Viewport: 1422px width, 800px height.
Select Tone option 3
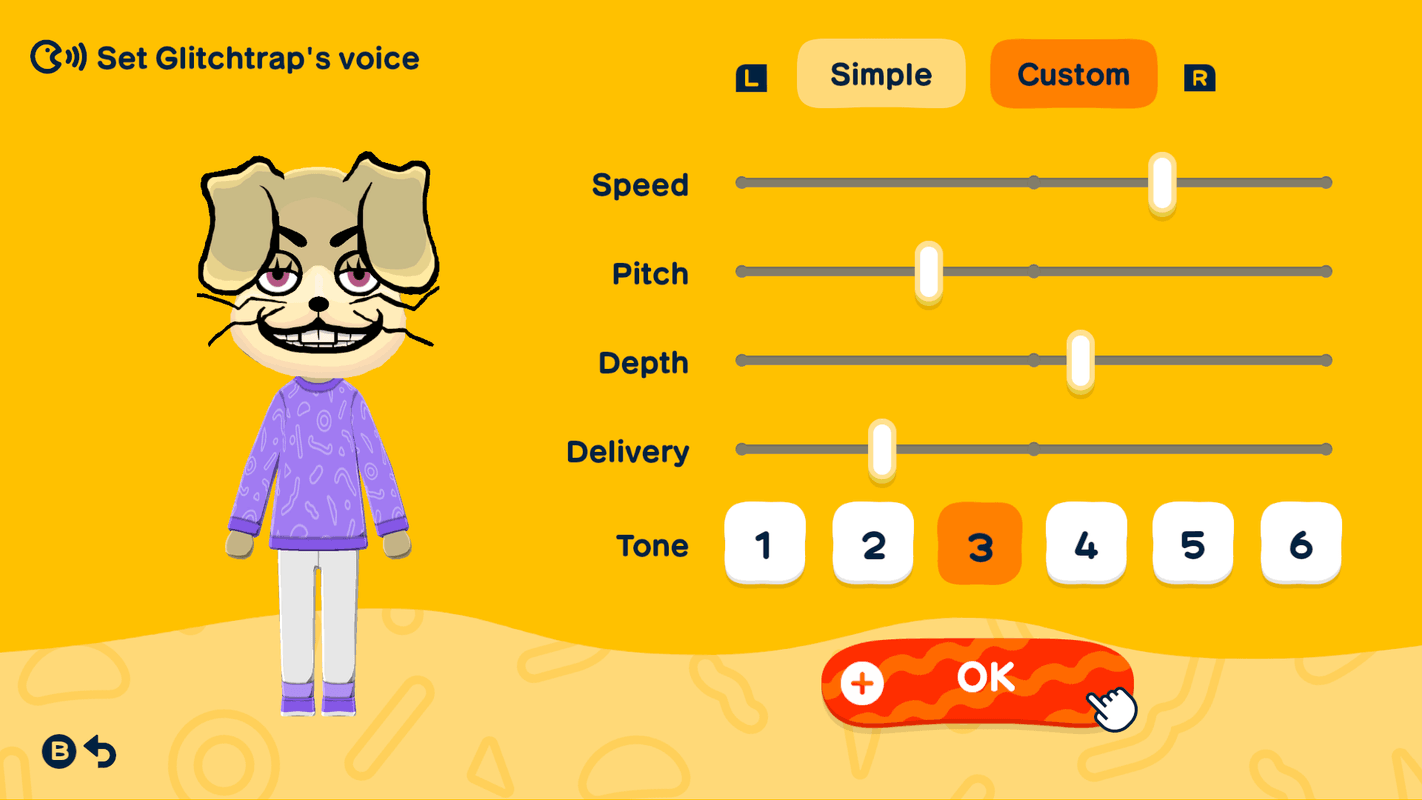(979, 543)
